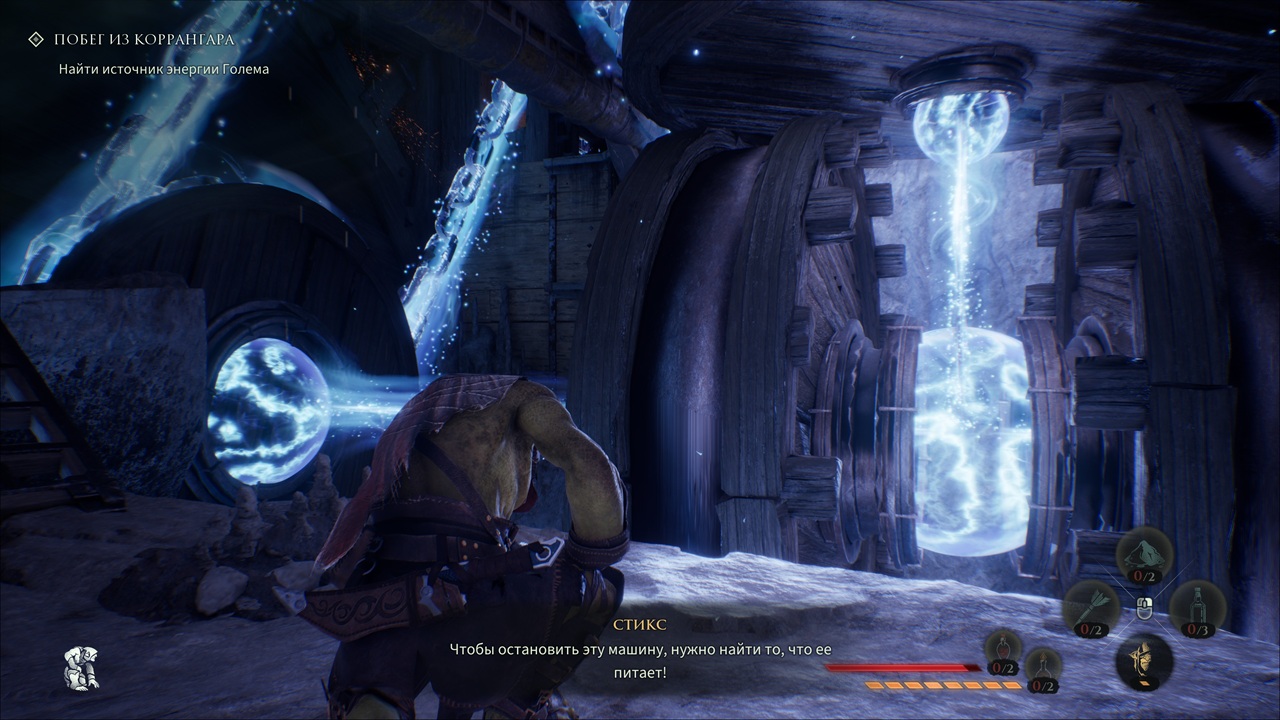
Task: Activate the goblin face ability icon
Action: (1144, 660)
